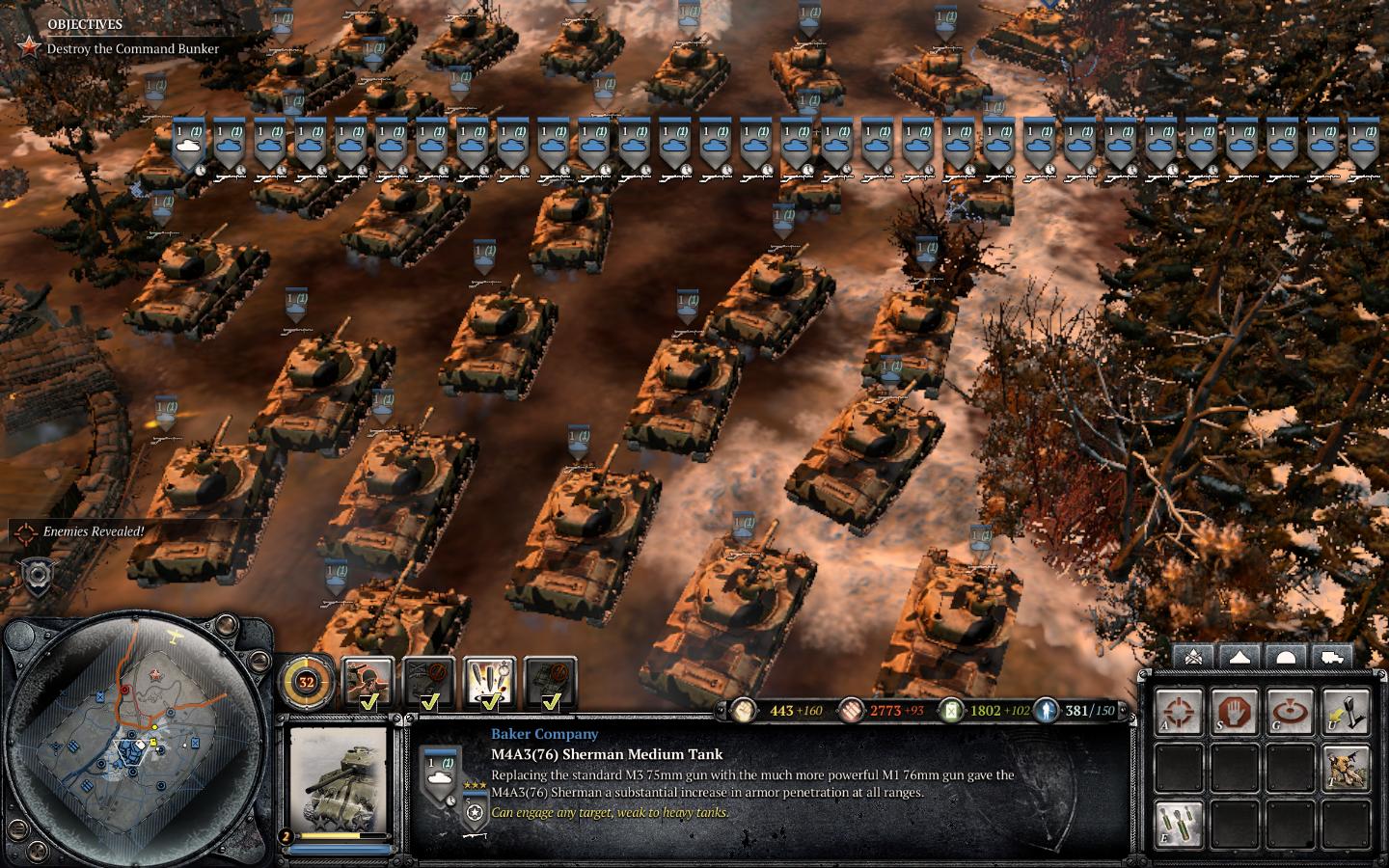The width and height of the screenshot is (1389, 868).
Task: Issue the Stop order with the hand icon
Action: tap(1235, 711)
